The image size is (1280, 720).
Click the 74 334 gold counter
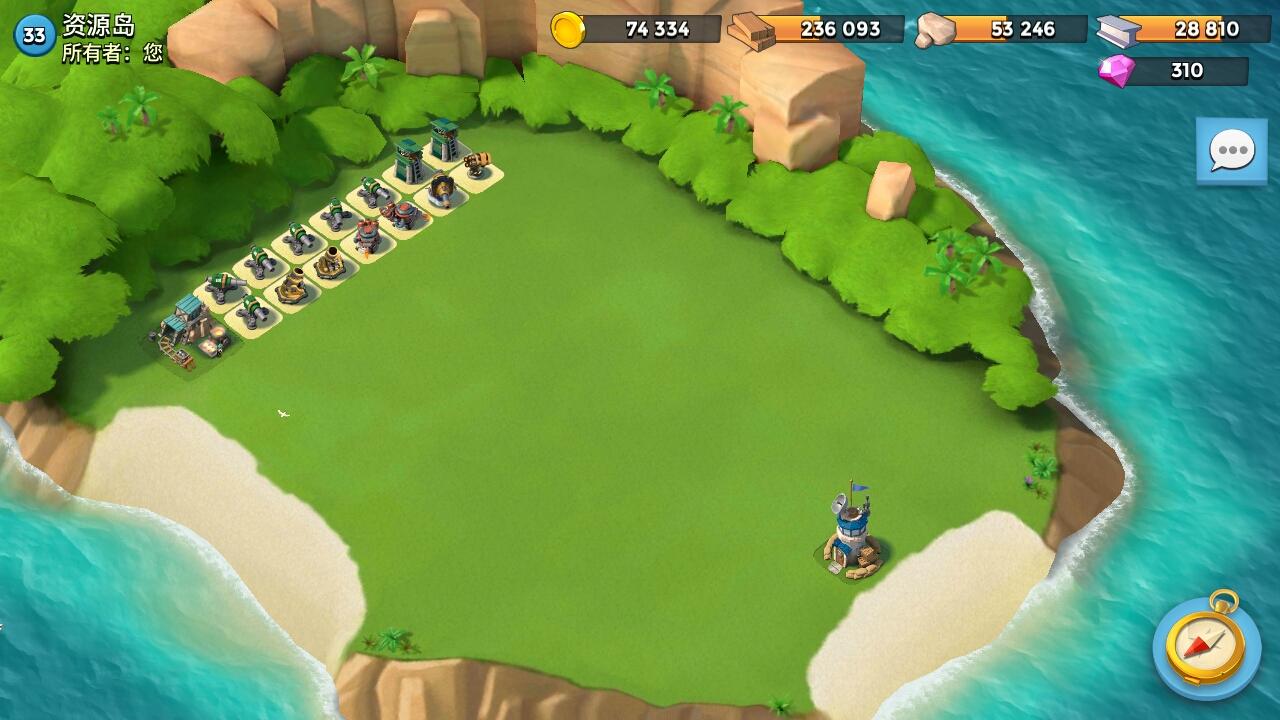click(660, 30)
